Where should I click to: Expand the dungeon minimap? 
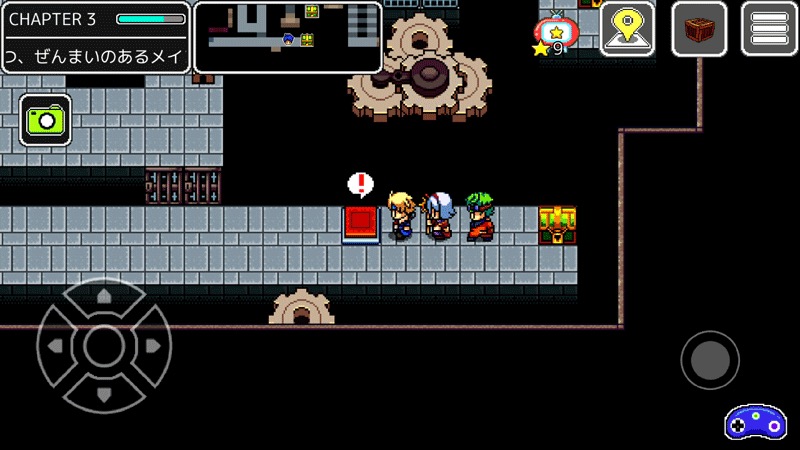(x=288, y=38)
